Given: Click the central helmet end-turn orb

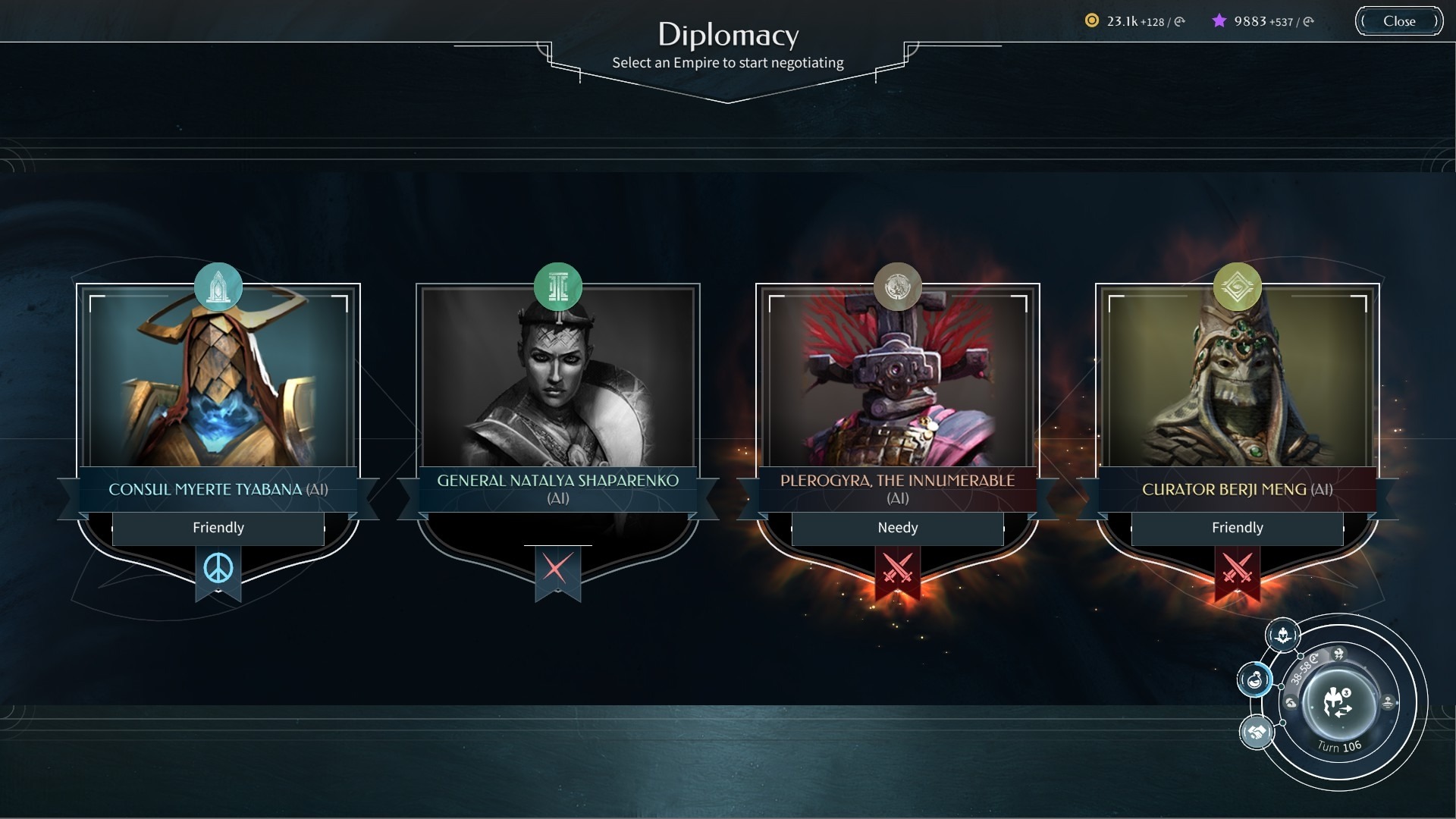Looking at the screenshot, I should coord(1338,703).
